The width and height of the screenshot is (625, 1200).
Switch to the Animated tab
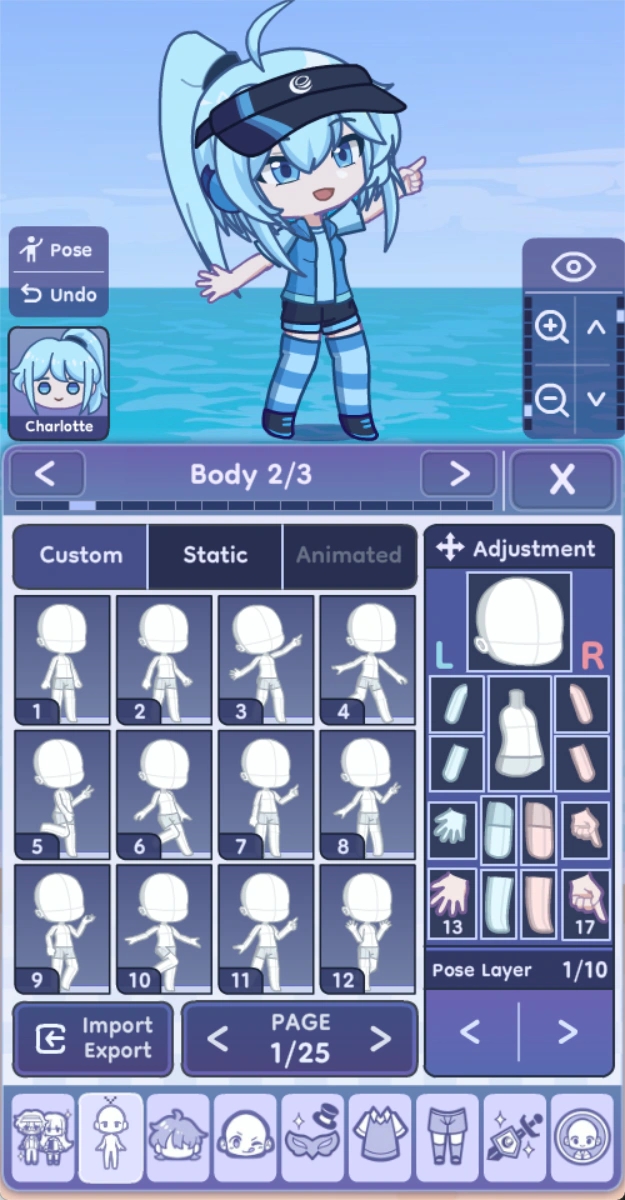point(348,555)
